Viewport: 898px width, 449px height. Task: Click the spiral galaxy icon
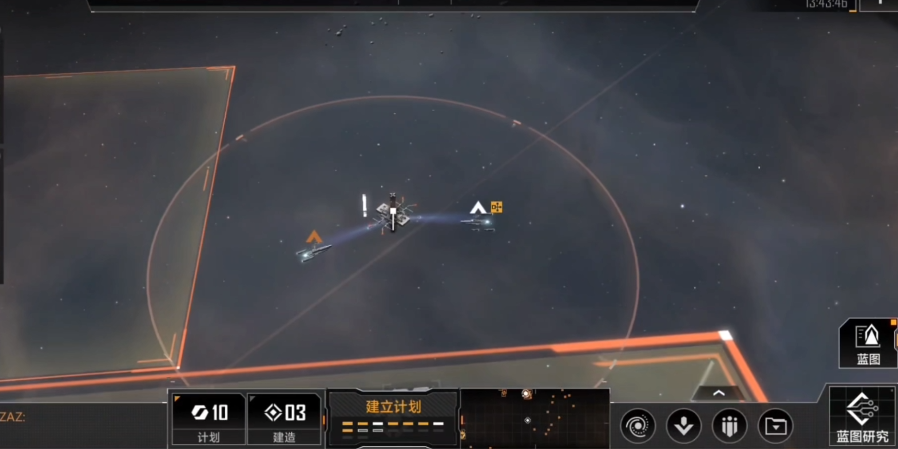click(x=638, y=426)
